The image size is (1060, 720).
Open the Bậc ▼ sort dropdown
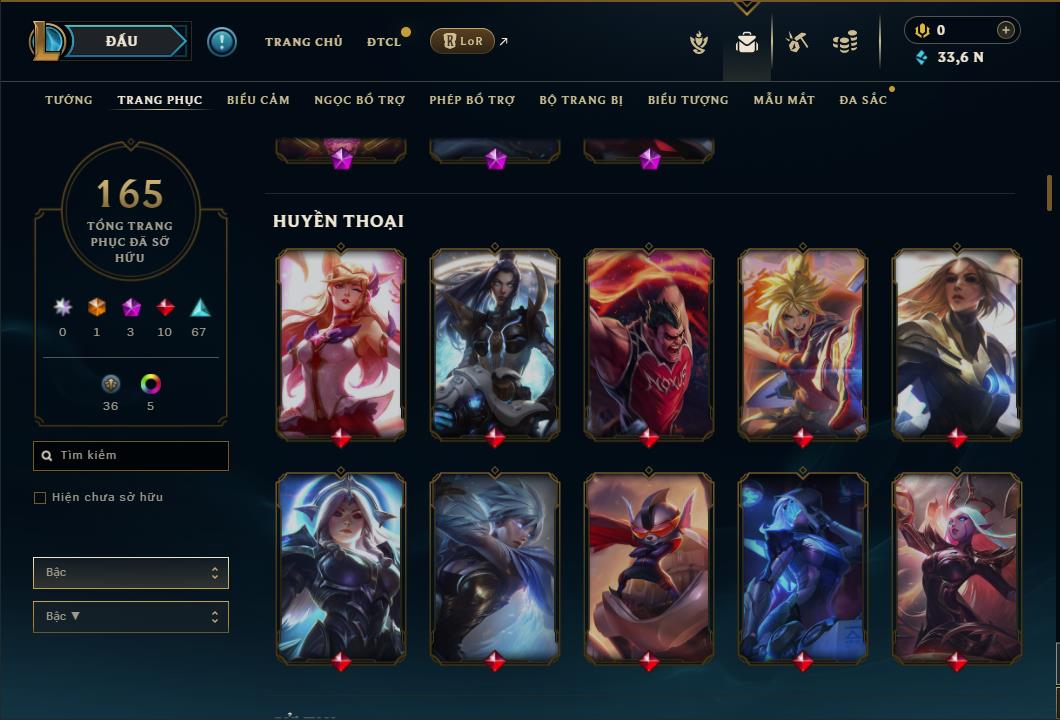(x=131, y=617)
